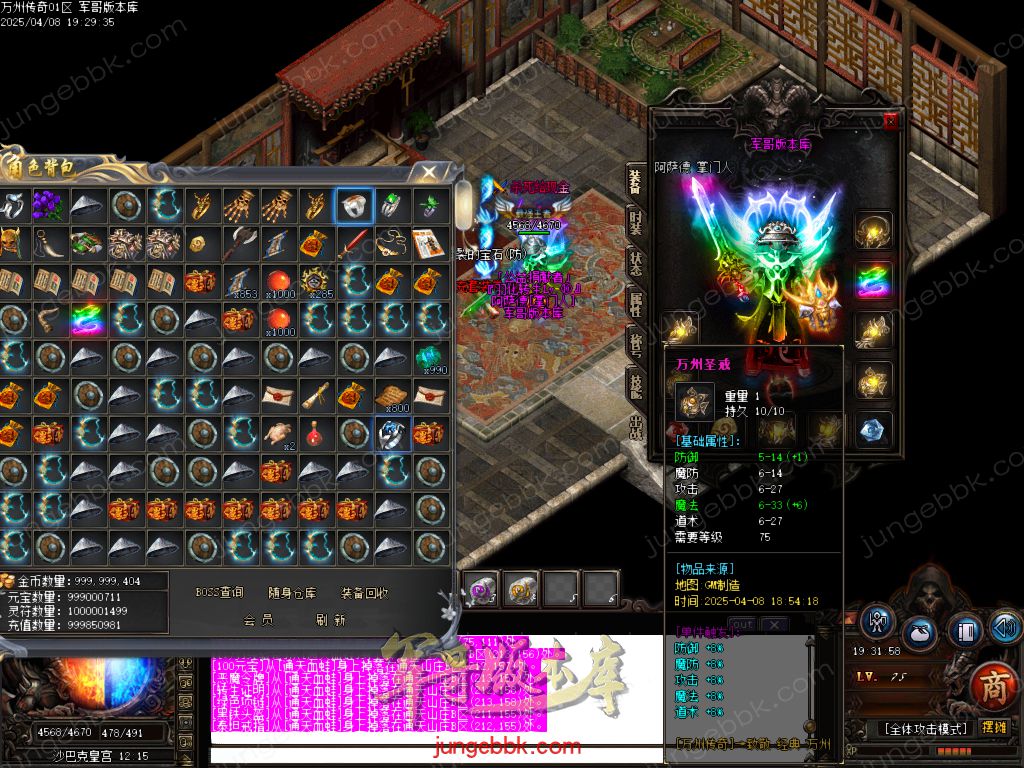Screen dimensions: 1024x768
Task: Switch to the 状态 status tab
Action: (x=636, y=262)
